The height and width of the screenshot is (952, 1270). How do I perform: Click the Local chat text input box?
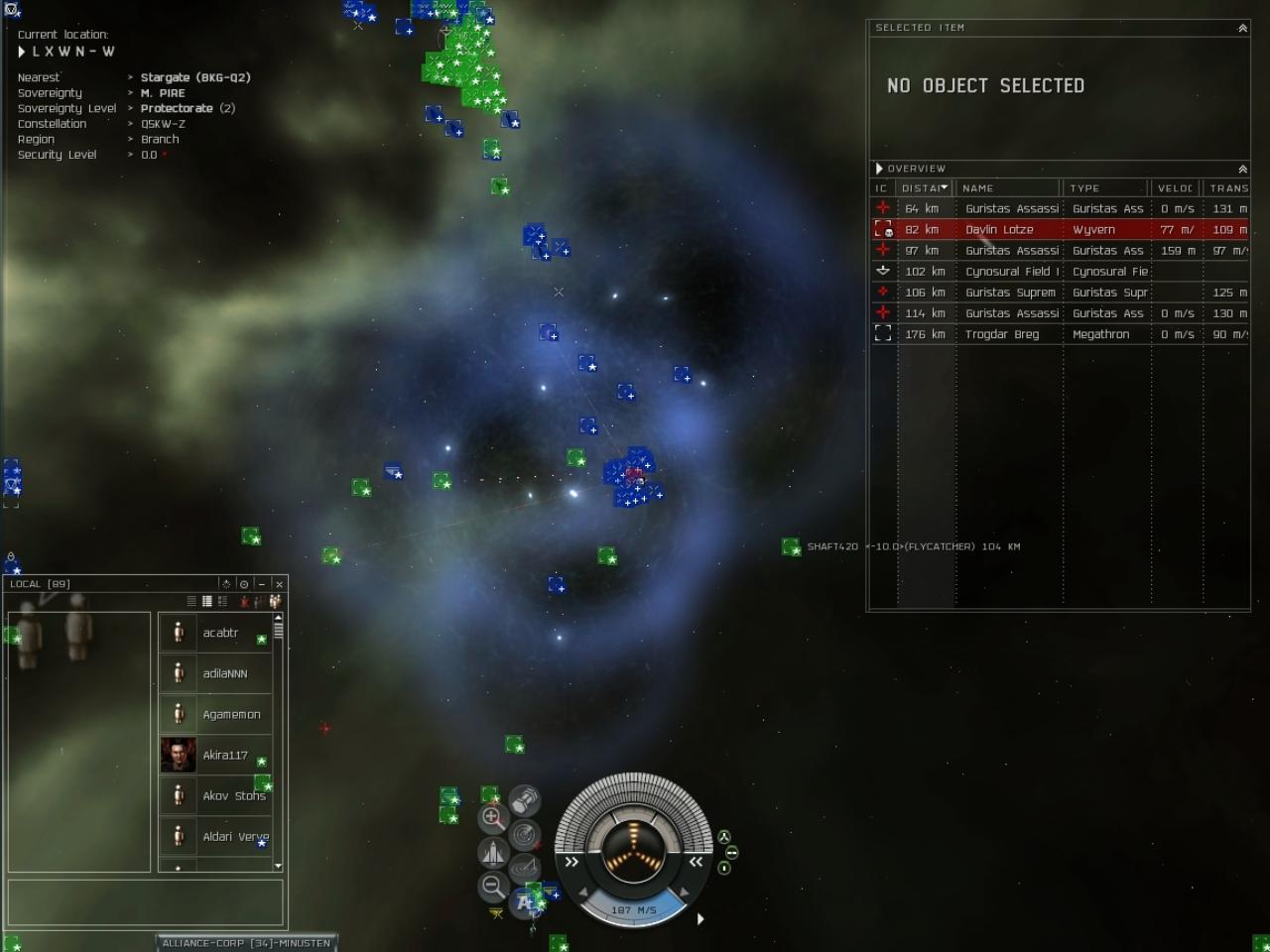click(146, 902)
